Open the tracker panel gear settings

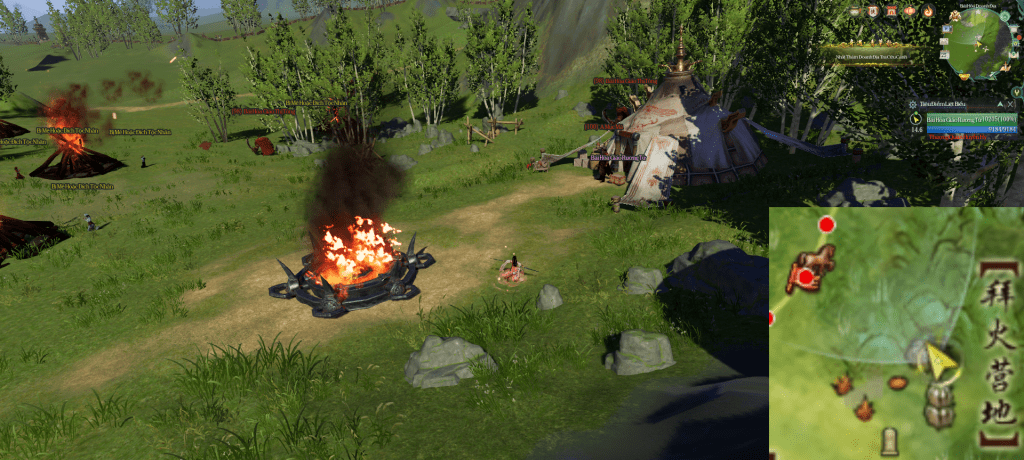click(914, 104)
